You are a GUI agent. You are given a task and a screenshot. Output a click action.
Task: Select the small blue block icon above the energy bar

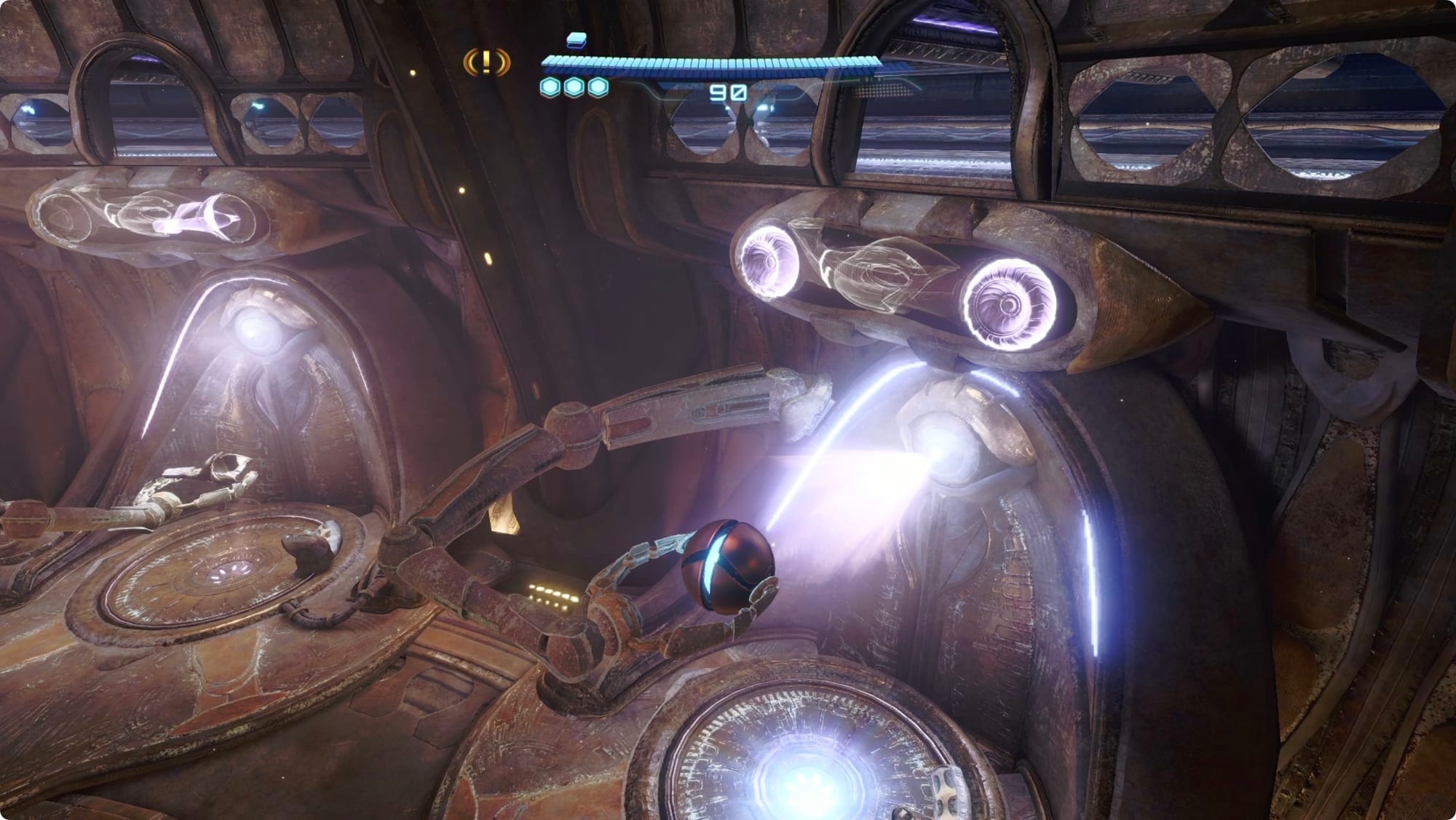click(x=576, y=39)
